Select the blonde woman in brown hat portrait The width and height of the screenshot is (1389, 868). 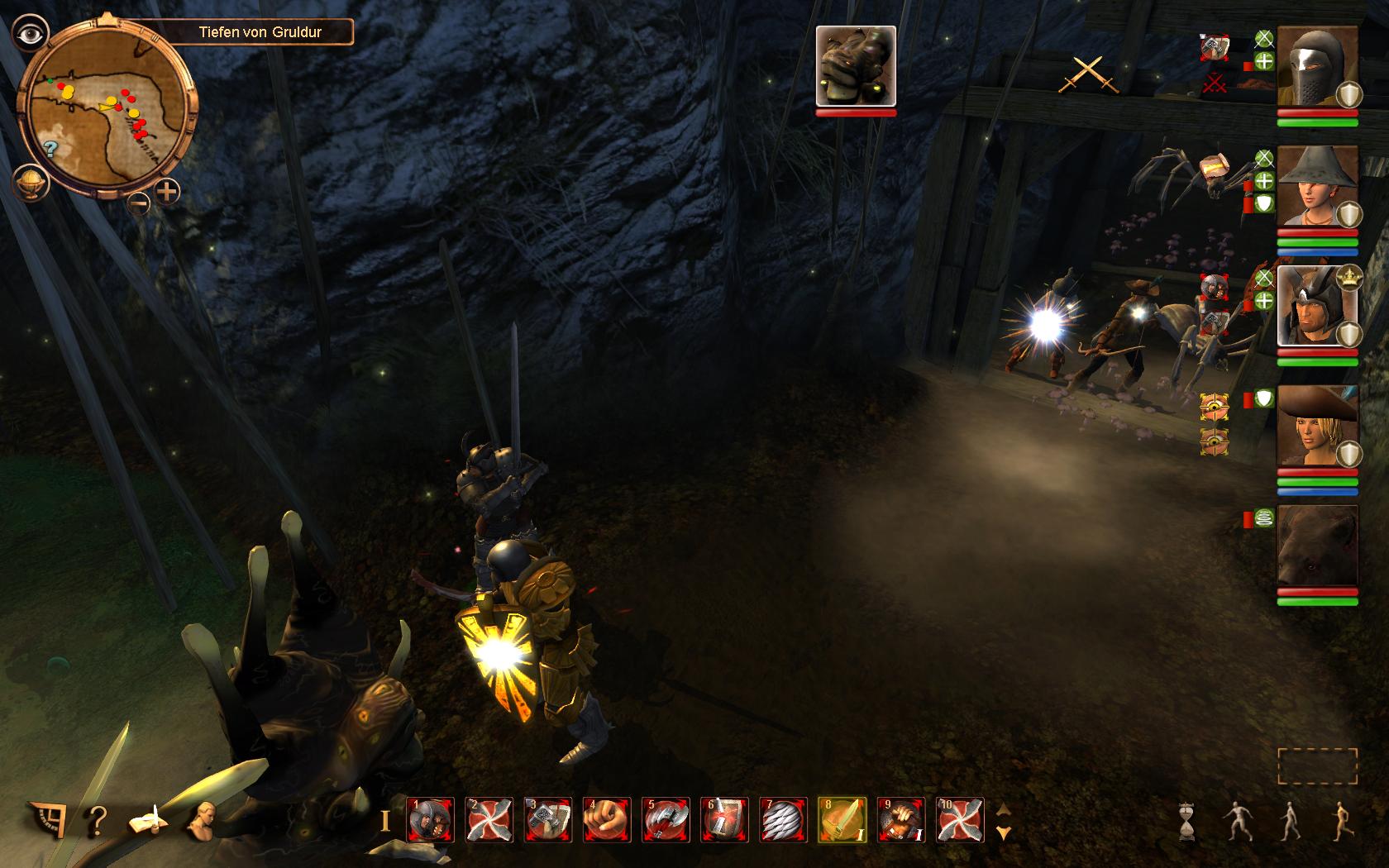coord(1317,426)
